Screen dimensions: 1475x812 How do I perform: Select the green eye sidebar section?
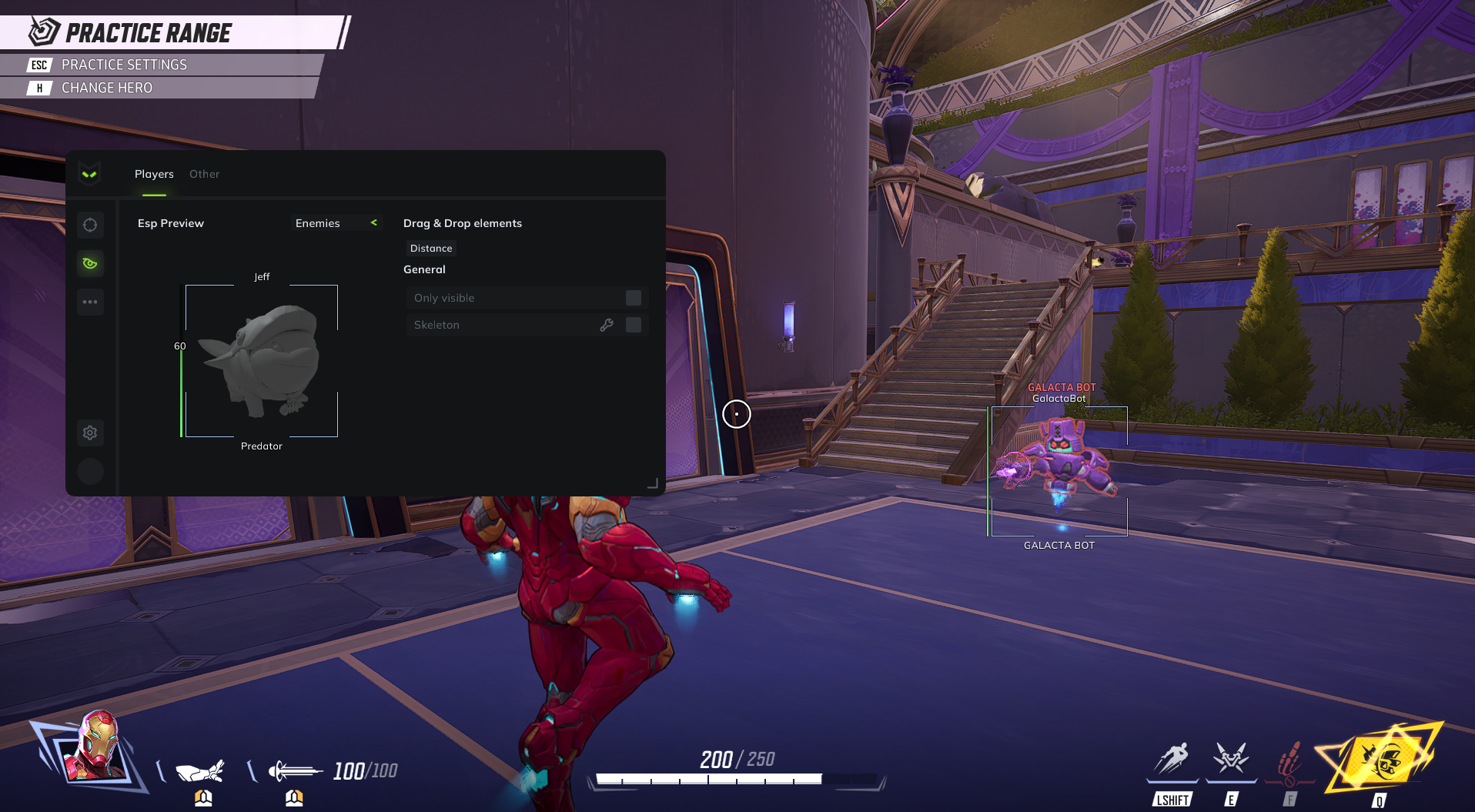coord(90,263)
